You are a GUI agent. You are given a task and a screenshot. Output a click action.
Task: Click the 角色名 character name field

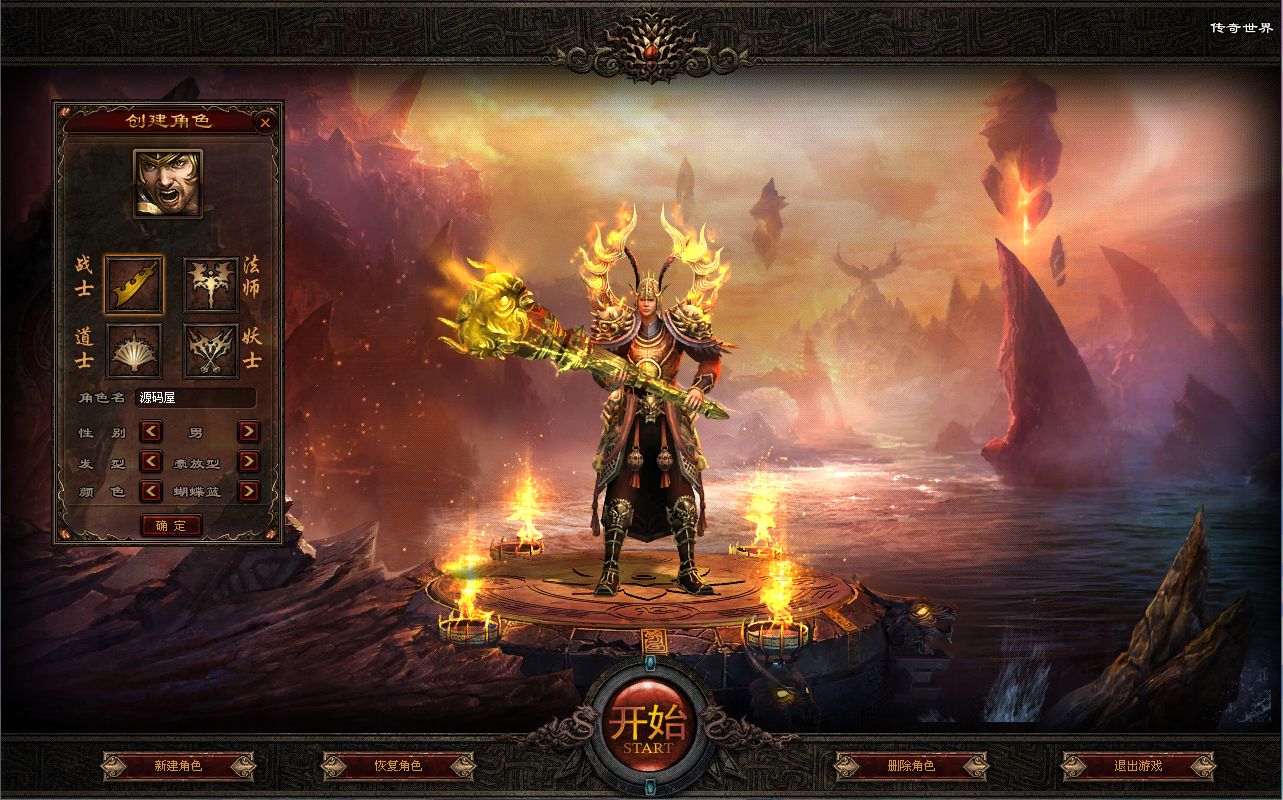[194, 398]
